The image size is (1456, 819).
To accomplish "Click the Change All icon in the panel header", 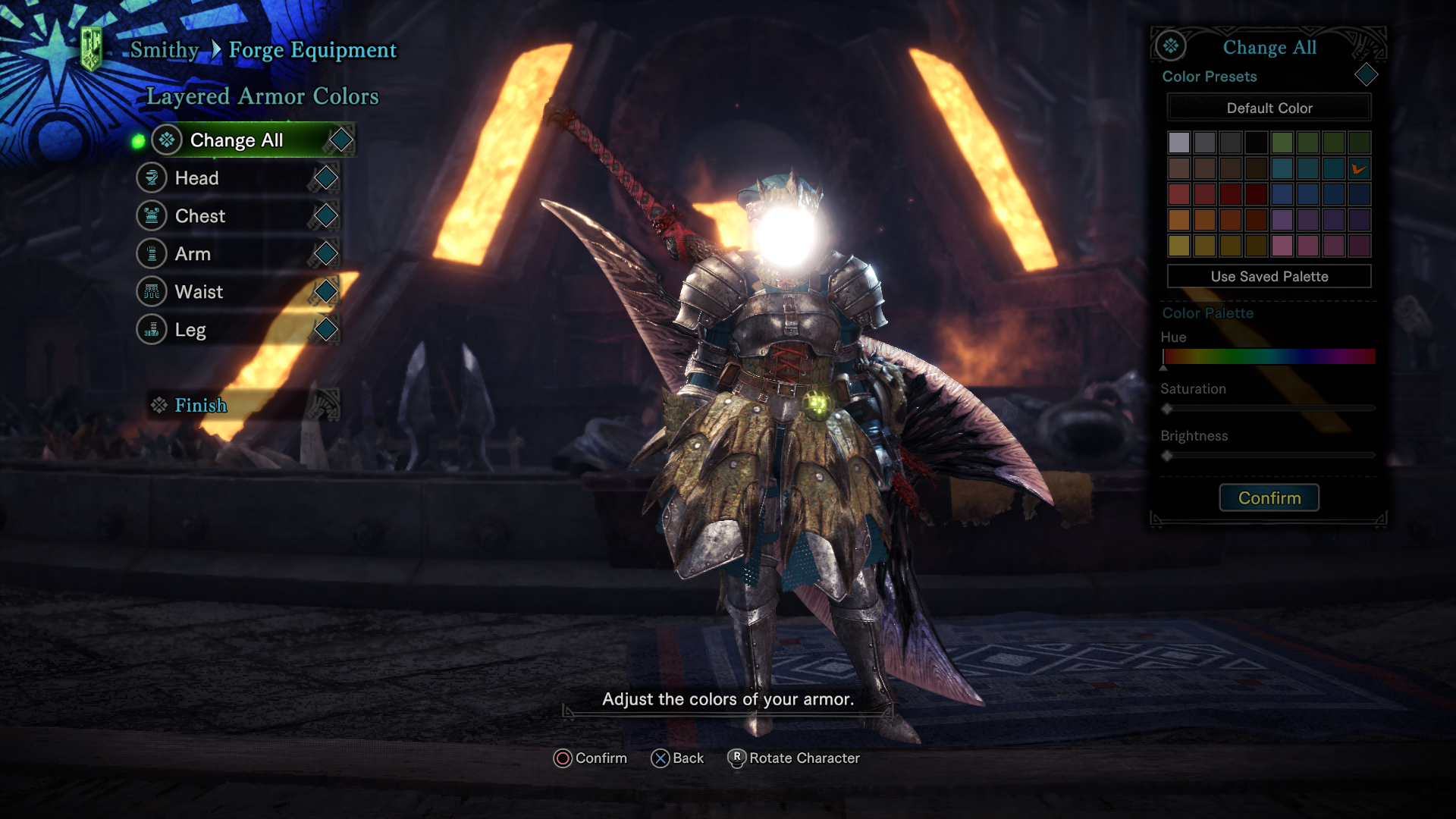I will tap(1169, 46).
